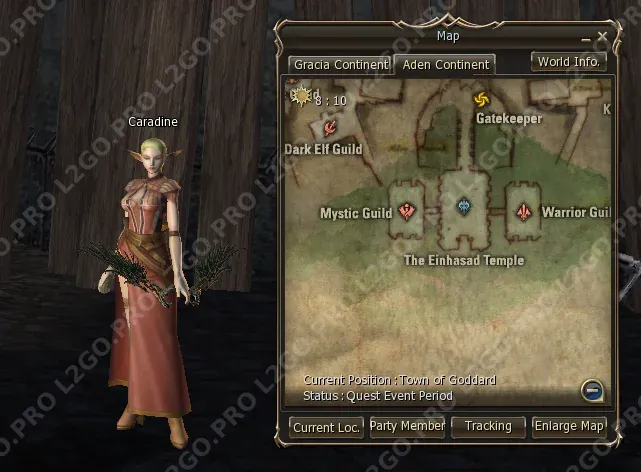This screenshot has height=472, width=641.
Task: Enlarge the map view
Action: tap(569, 426)
